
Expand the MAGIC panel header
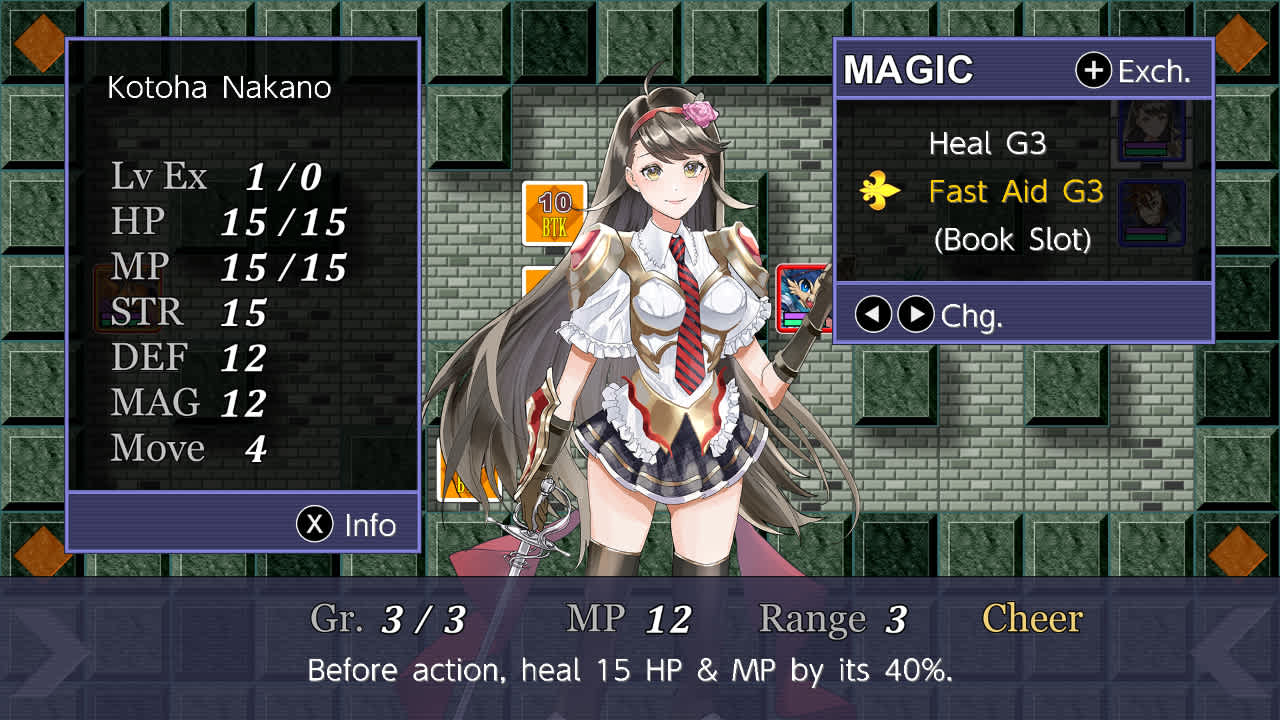click(910, 70)
